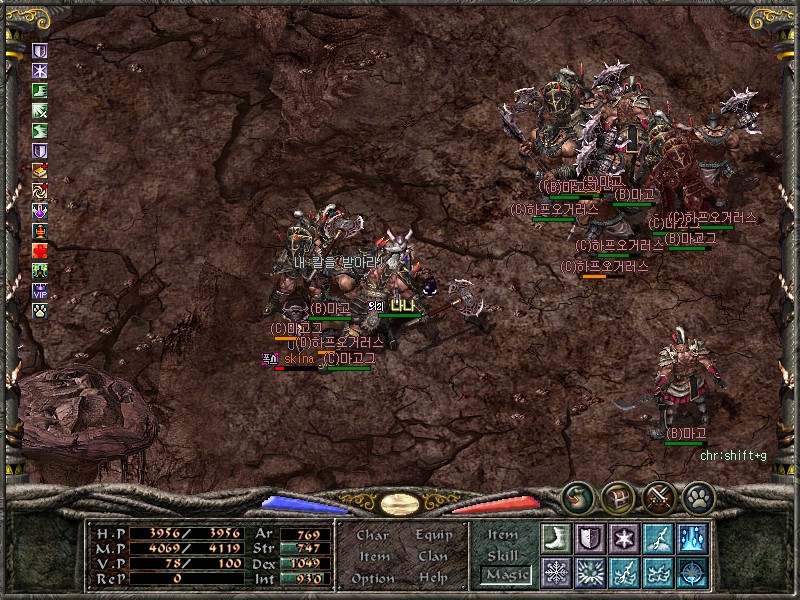
Task: Activate the shield spell in the spell grid
Action: 589,538
